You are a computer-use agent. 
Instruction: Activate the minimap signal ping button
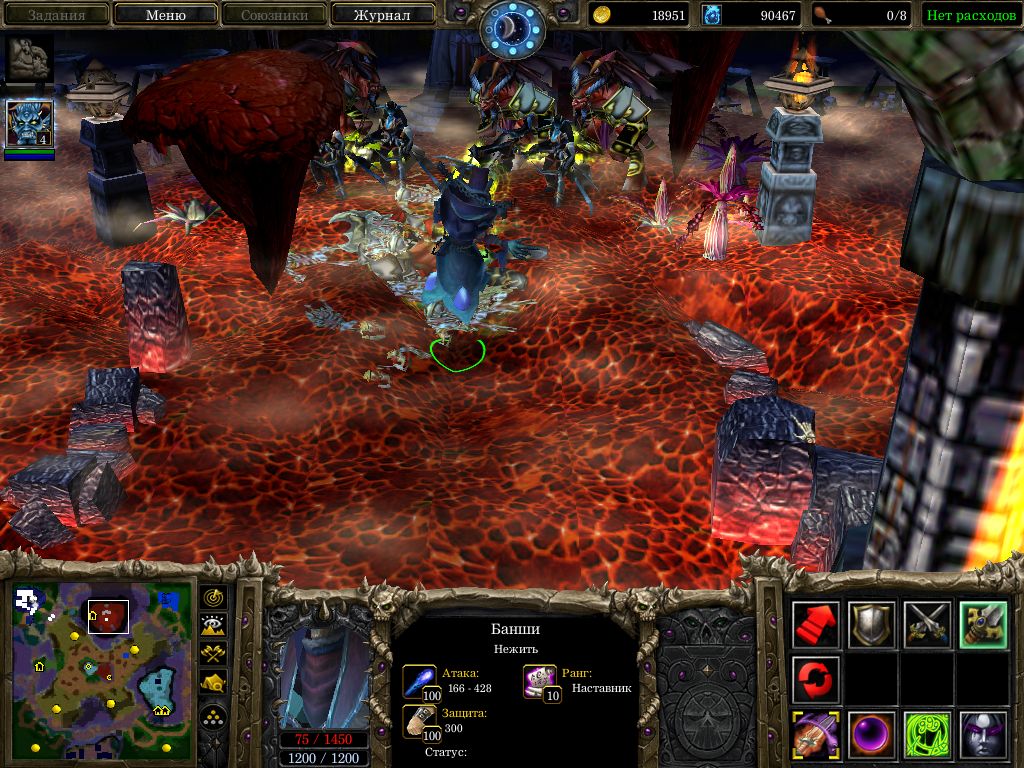(214, 597)
